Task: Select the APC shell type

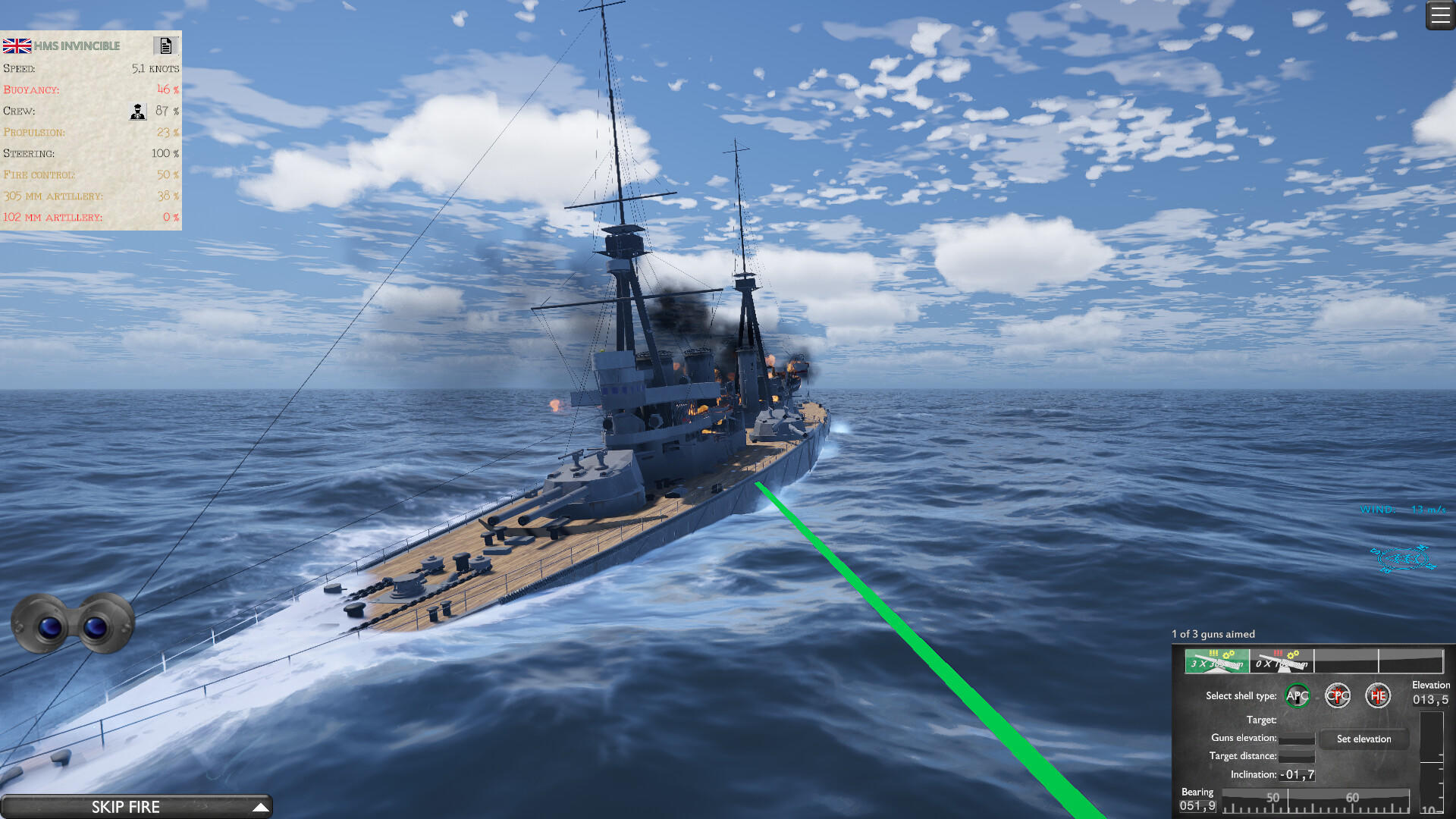Action: [x=1298, y=695]
